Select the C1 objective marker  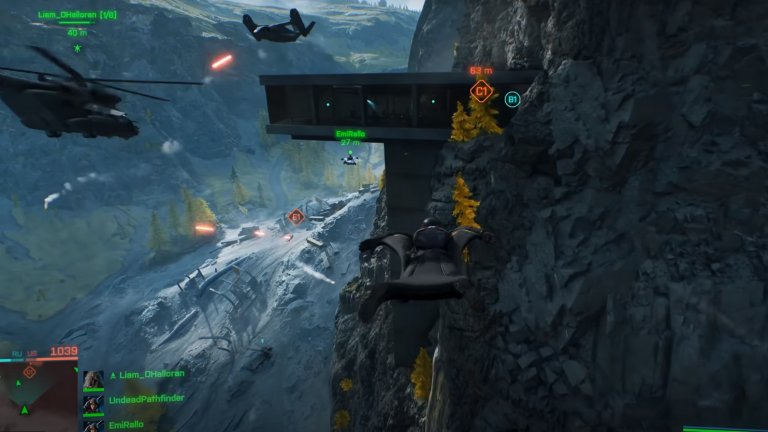[x=481, y=92]
